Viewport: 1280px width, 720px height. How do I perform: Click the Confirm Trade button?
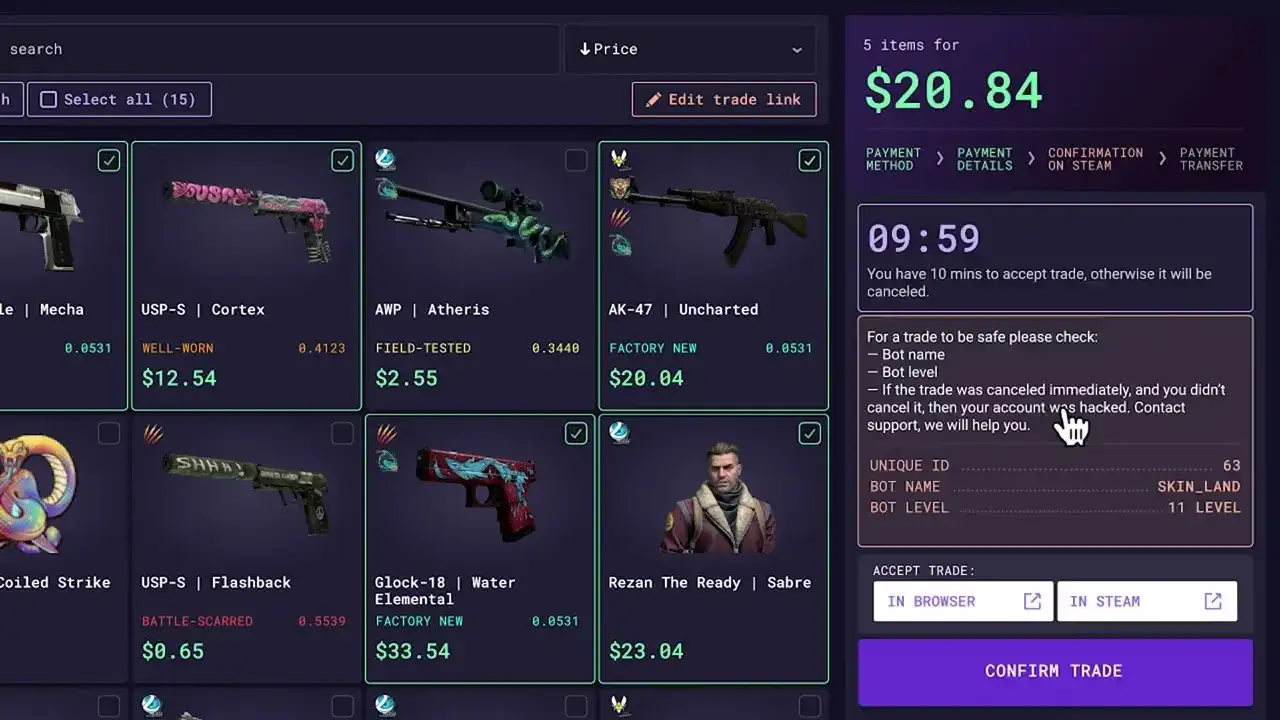(1054, 671)
